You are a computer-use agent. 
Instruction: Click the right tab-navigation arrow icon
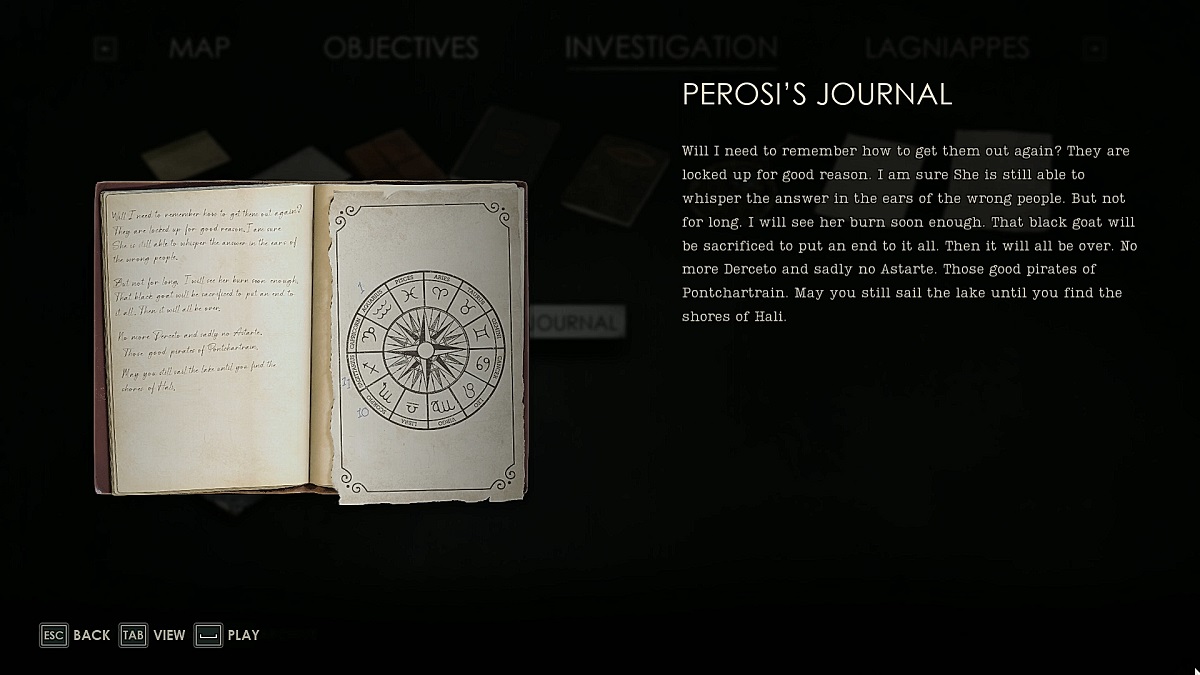(x=1096, y=48)
